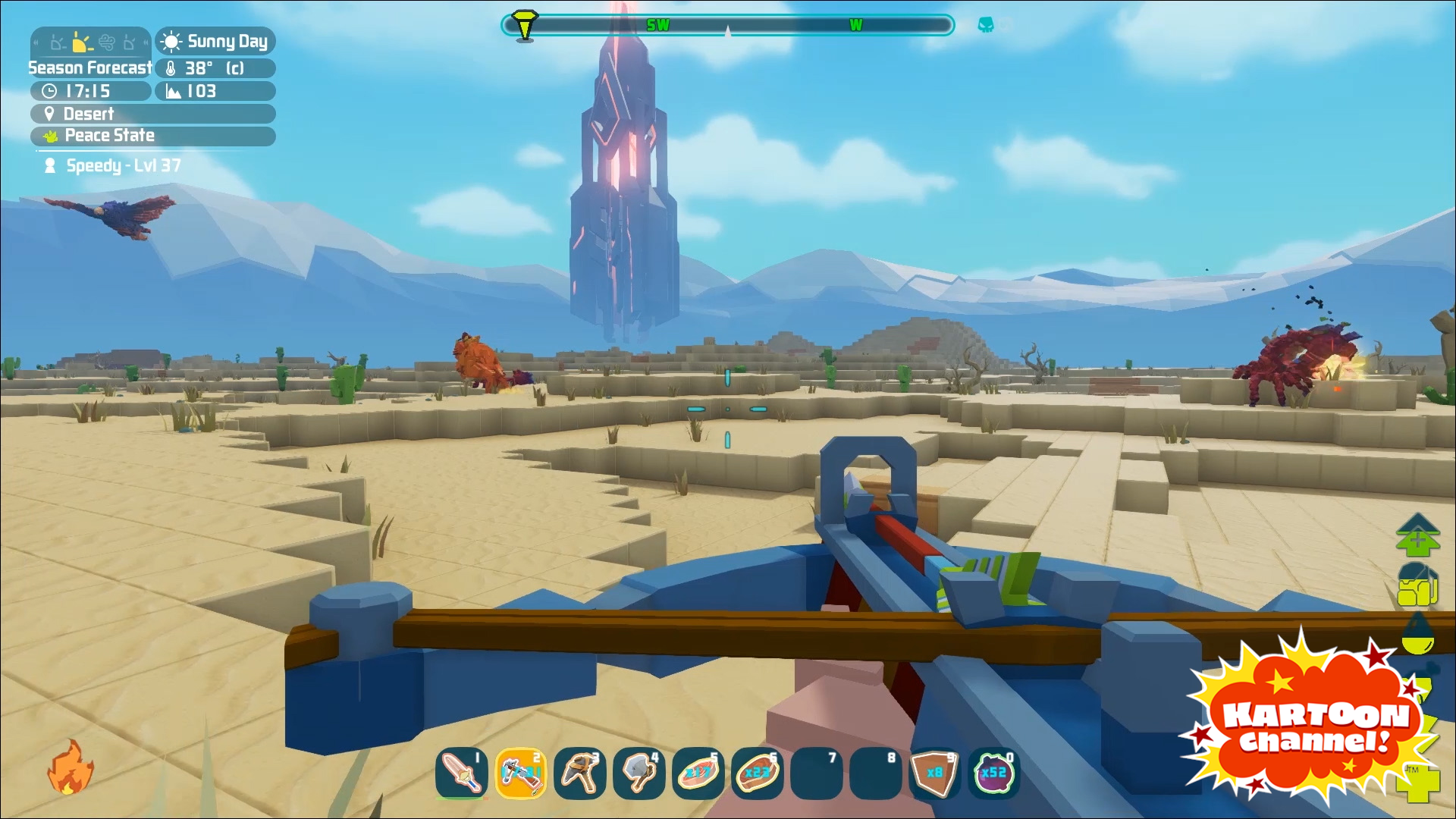Select the raw fish x17 slot
Image resolution: width=1456 pixels, height=819 pixels.
[x=698, y=773]
